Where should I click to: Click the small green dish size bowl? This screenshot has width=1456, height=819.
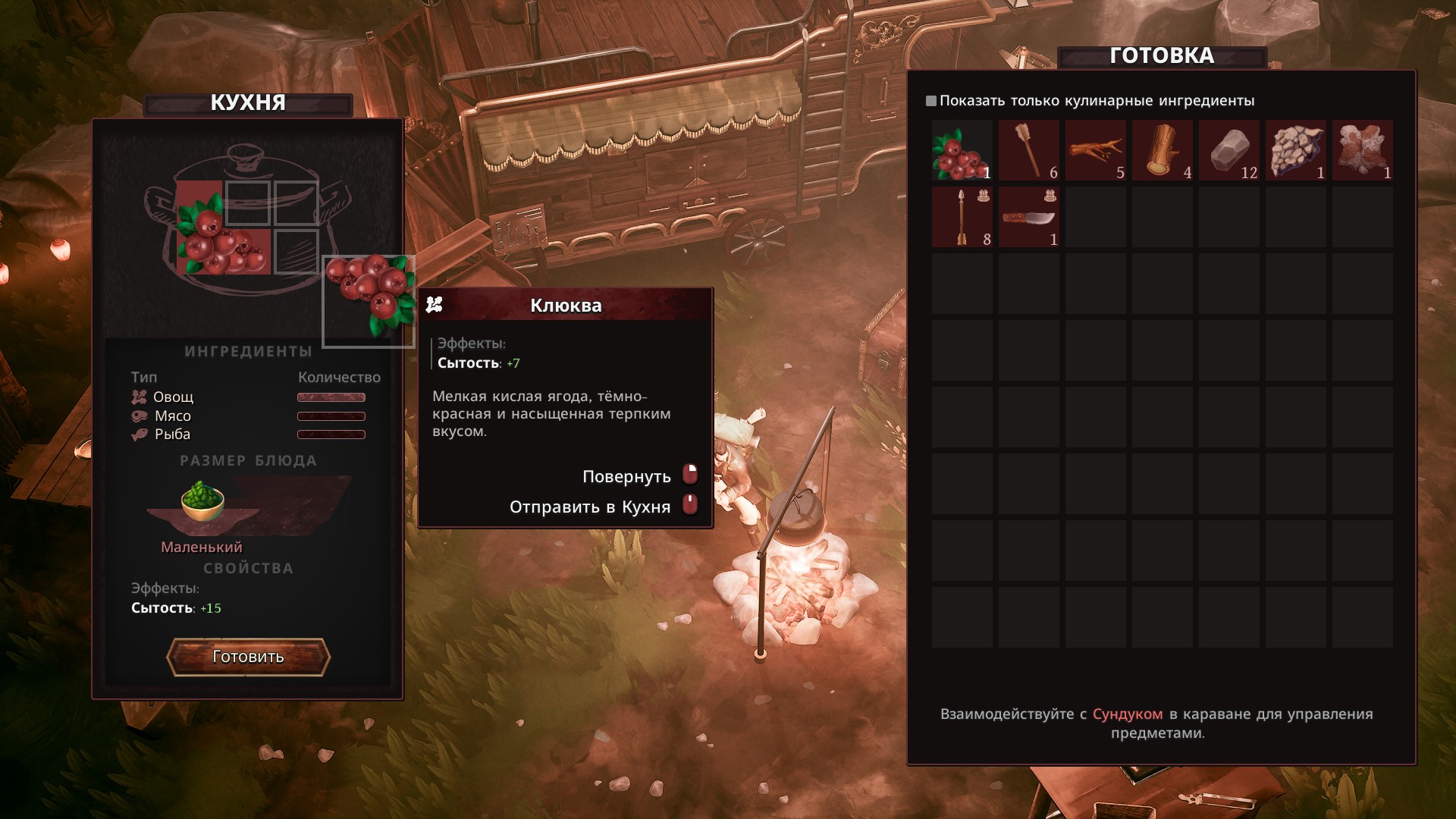202,501
